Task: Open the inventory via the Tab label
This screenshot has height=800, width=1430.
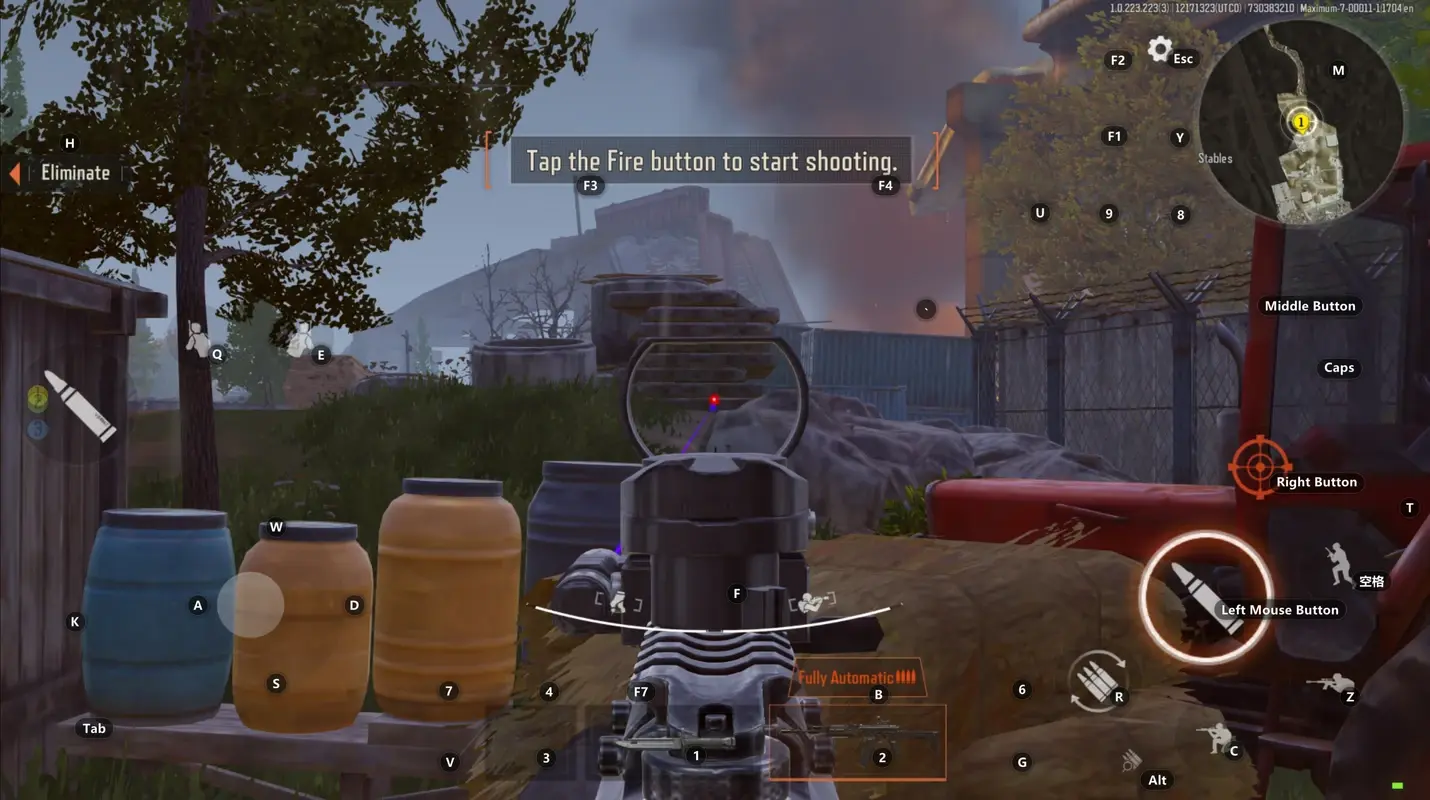Action: (x=93, y=728)
